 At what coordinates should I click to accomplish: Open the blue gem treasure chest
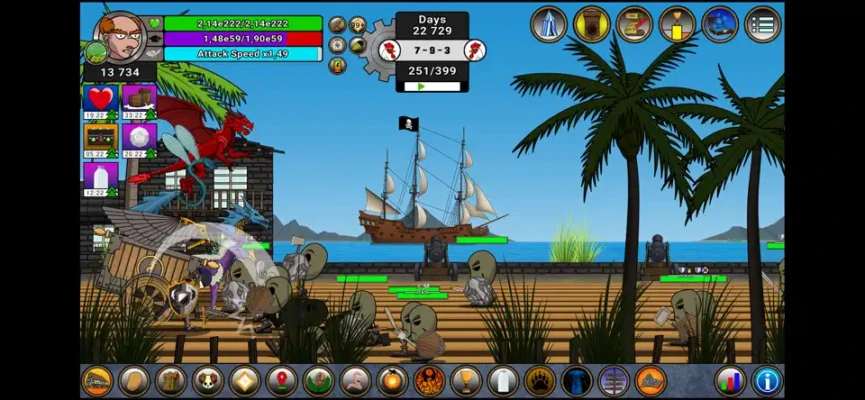pyautogui.click(x=720, y=24)
